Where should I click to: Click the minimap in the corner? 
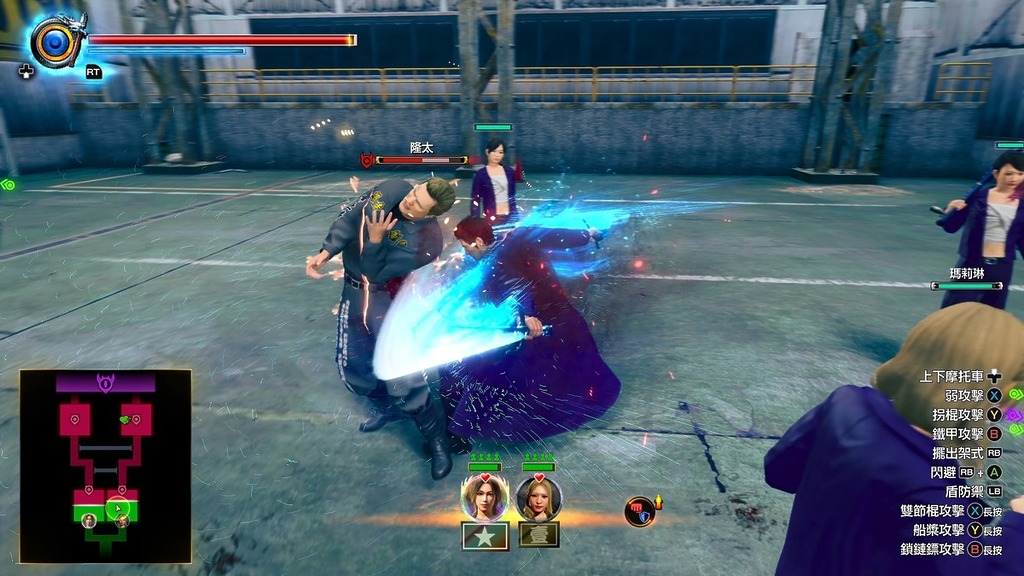105,466
